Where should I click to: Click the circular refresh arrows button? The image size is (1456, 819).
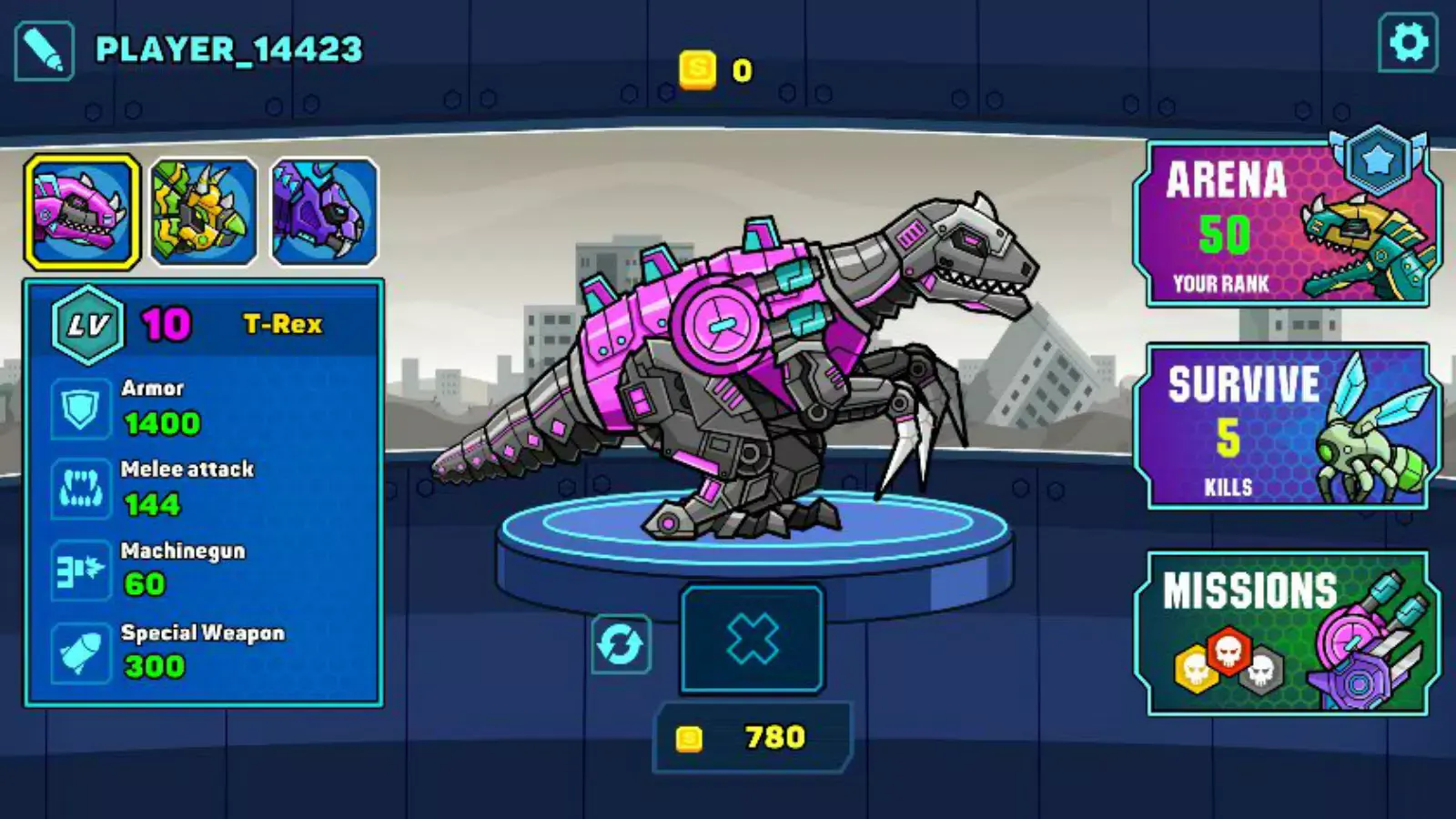pyautogui.click(x=621, y=644)
